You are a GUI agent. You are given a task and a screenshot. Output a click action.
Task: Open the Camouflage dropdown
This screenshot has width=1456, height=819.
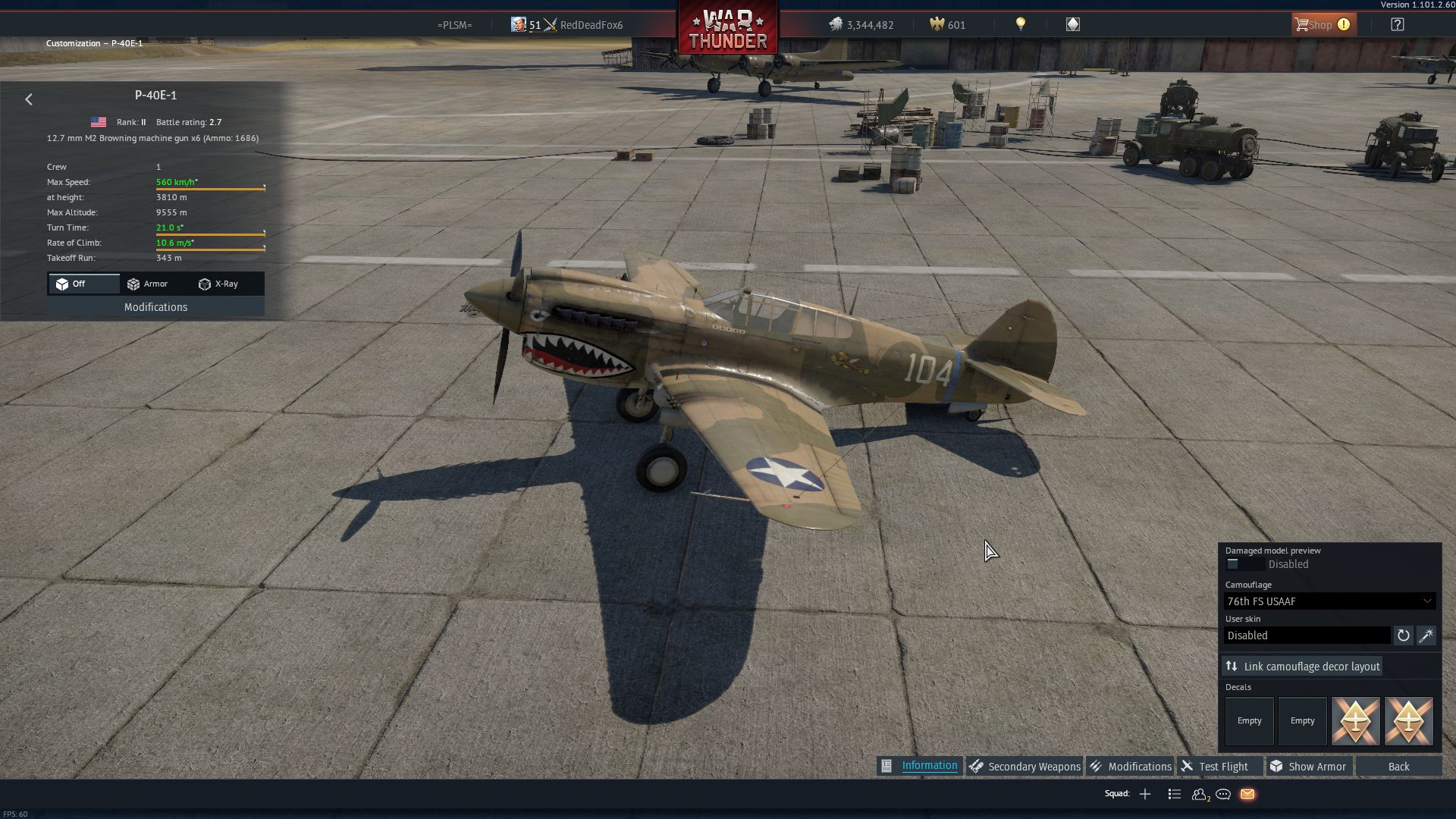pyautogui.click(x=1329, y=601)
